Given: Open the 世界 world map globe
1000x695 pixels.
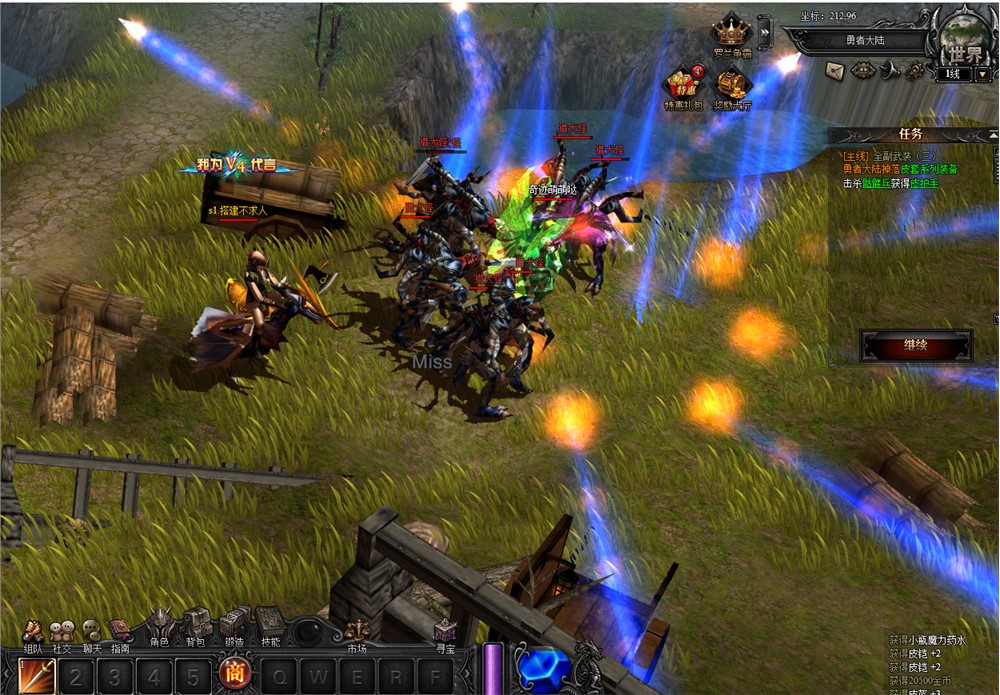Looking at the screenshot, I should click(962, 38).
